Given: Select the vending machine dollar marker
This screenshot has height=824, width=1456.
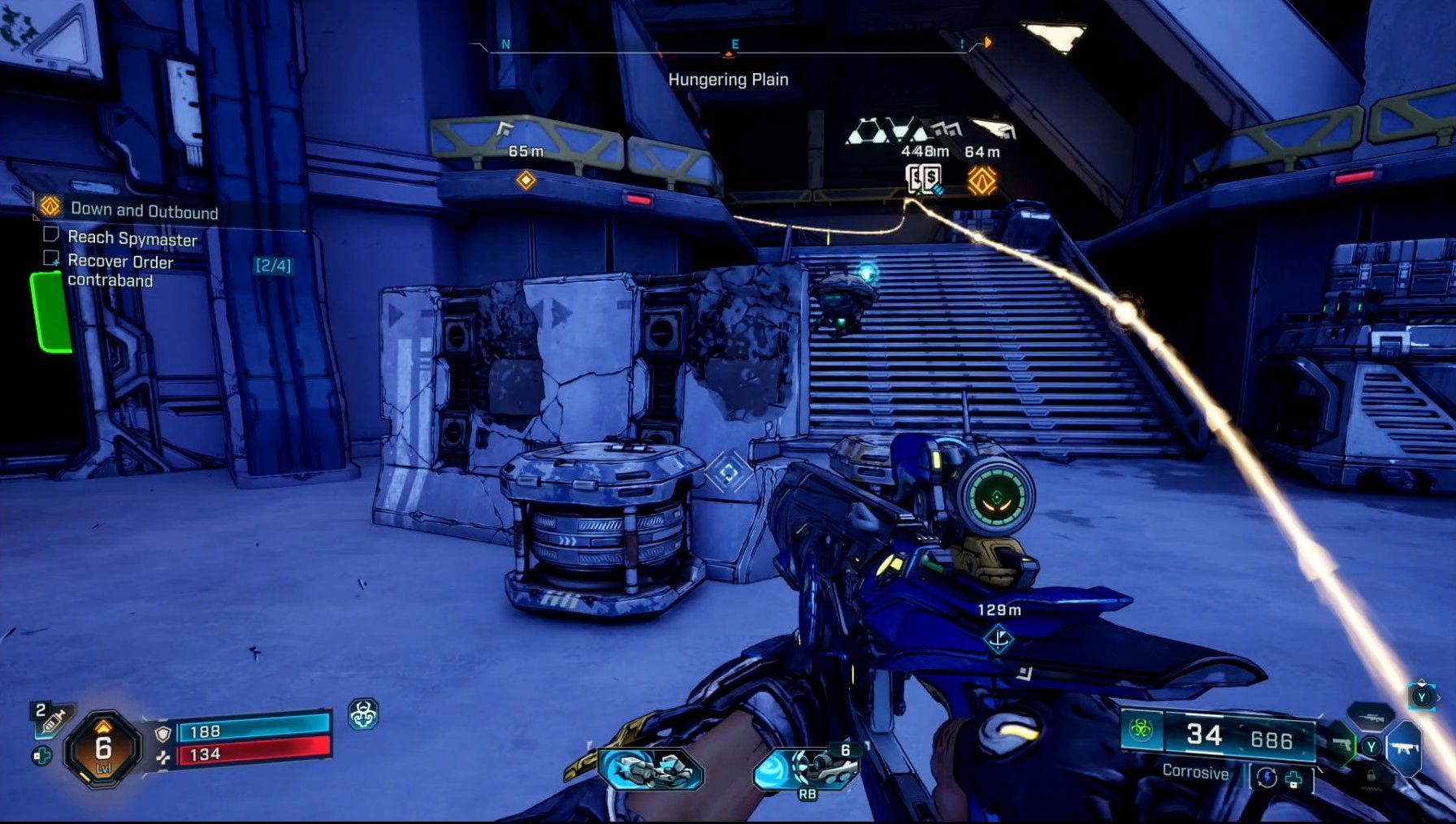Looking at the screenshot, I should pos(923,180).
